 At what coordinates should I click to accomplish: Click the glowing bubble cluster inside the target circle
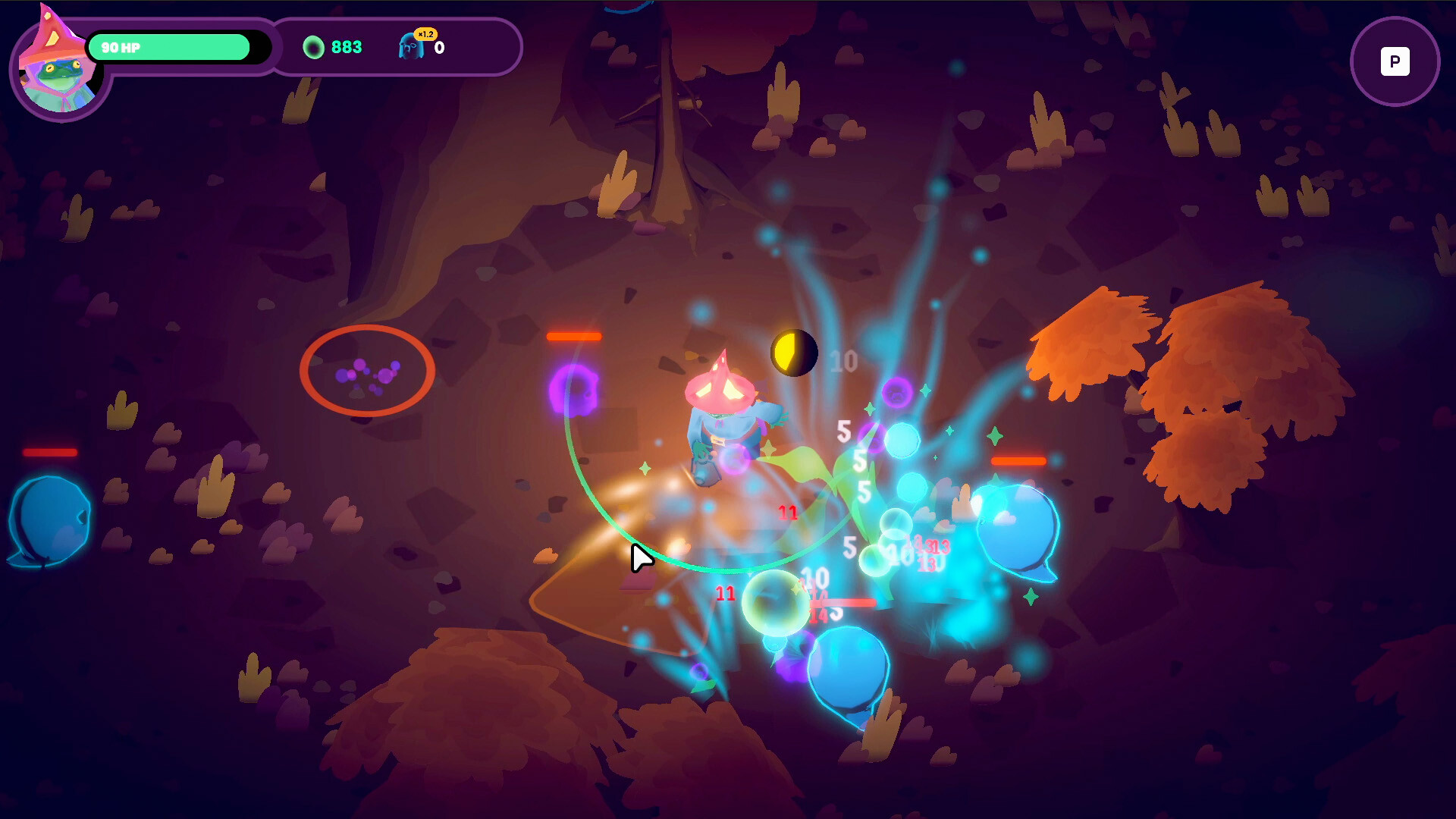pos(369,378)
